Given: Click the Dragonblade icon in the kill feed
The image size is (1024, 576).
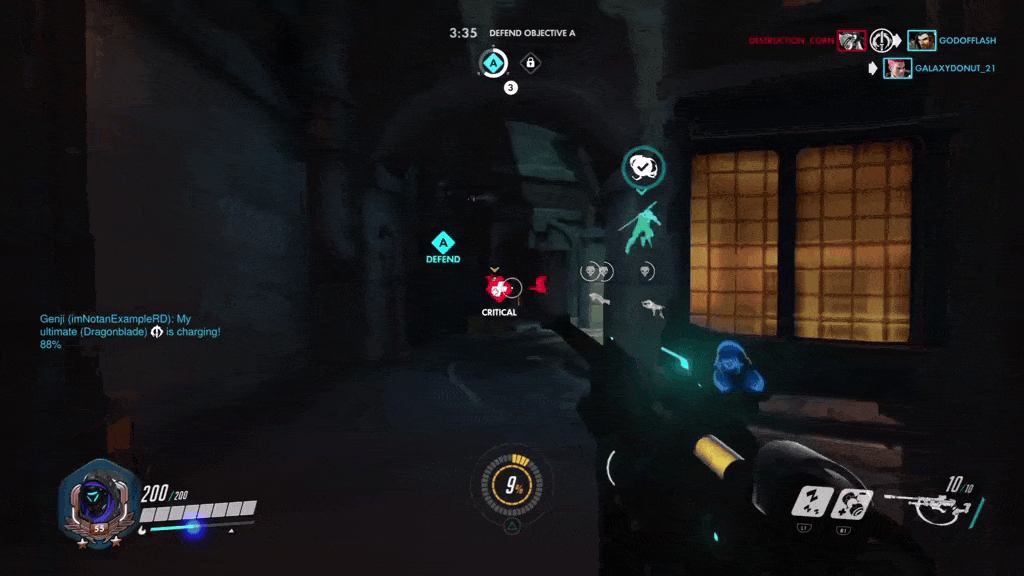Looking at the screenshot, I should pos(881,41).
